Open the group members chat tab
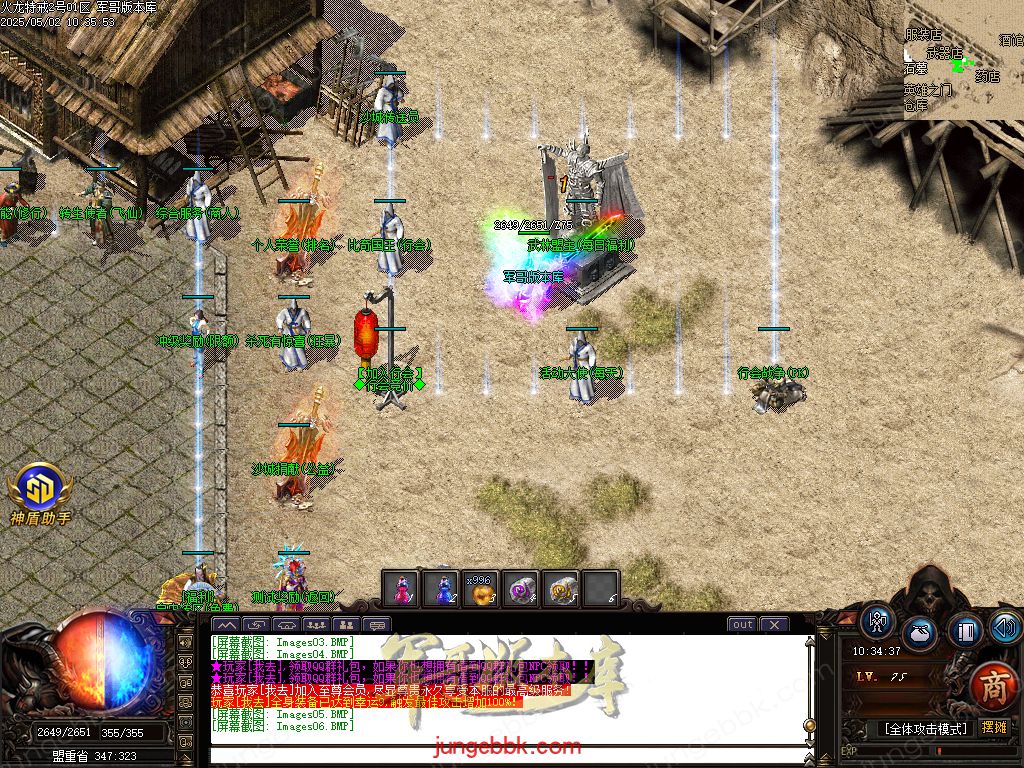 click(x=318, y=625)
